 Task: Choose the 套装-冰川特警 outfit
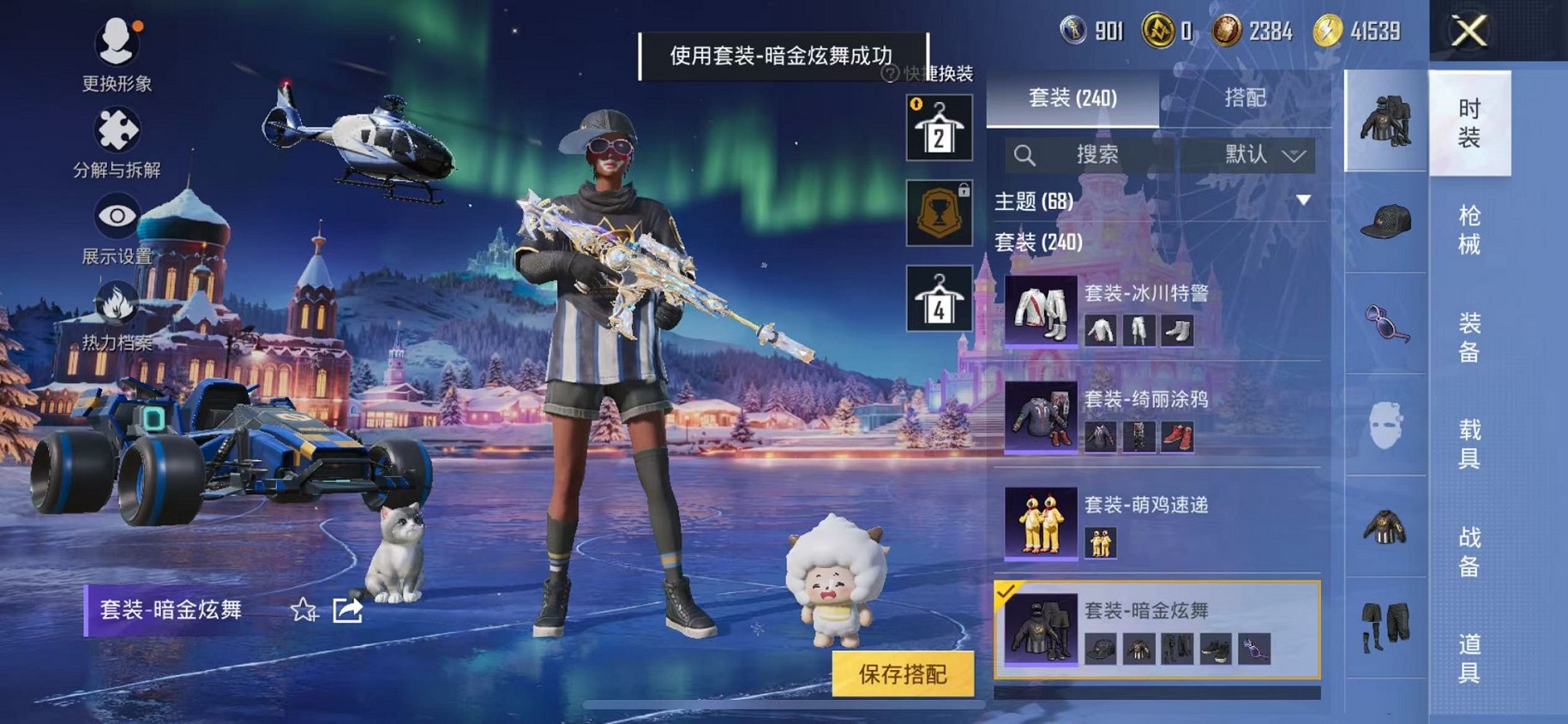pos(1157,310)
